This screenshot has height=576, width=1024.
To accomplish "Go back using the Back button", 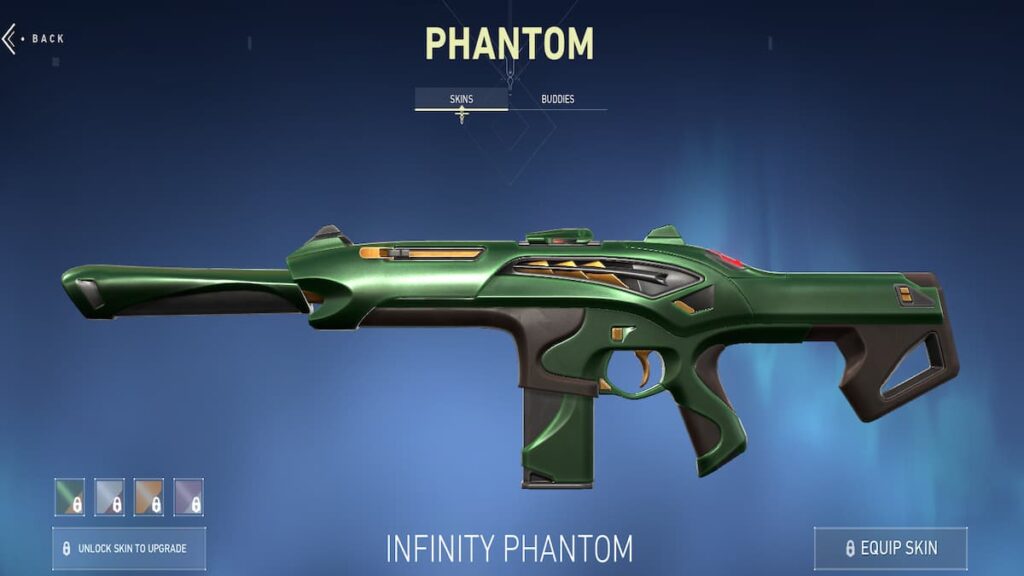I will click(34, 39).
